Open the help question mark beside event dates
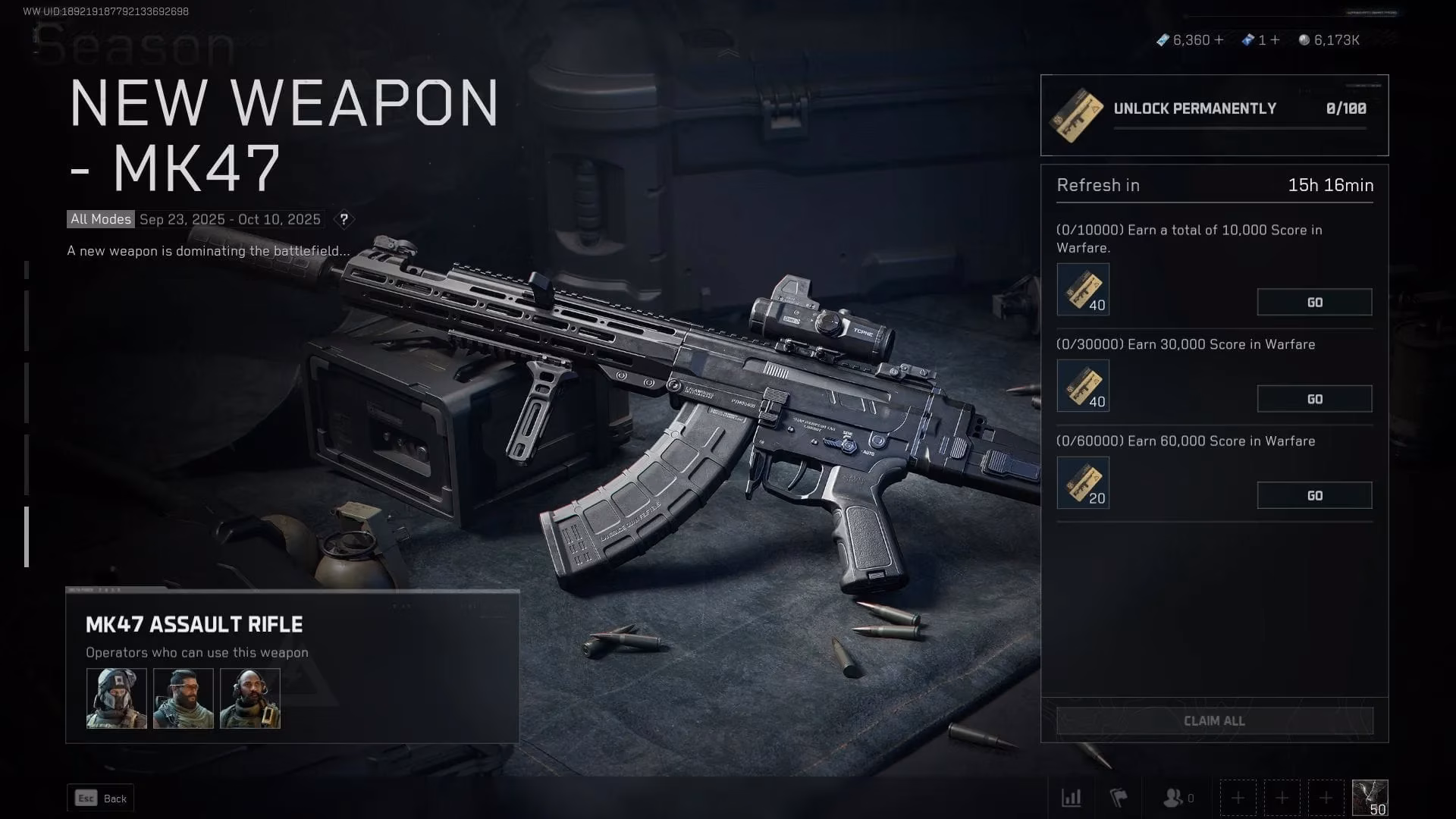 (x=345, y=220)
